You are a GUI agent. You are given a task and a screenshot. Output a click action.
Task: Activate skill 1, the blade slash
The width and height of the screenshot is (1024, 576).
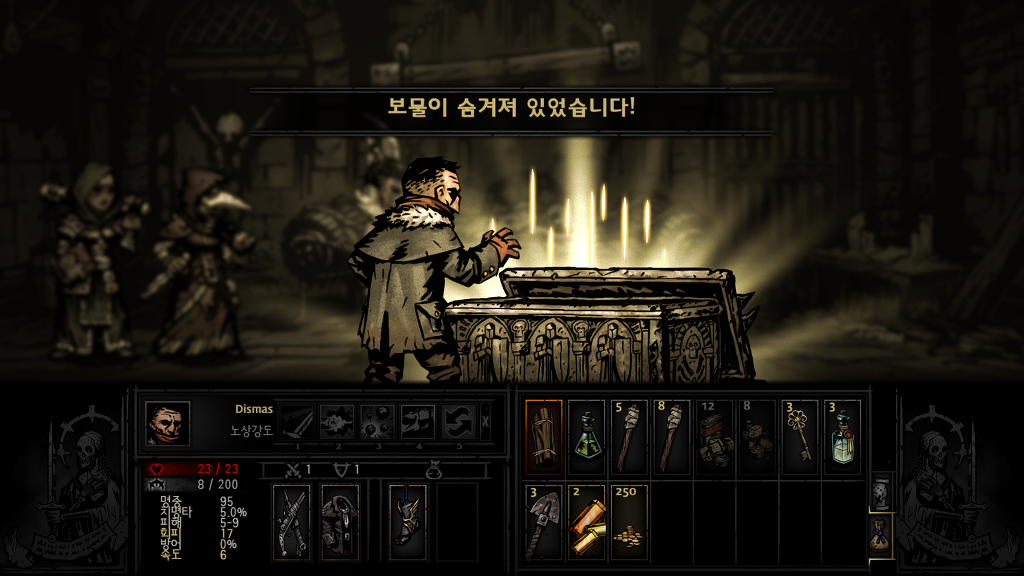[x=296, y=422]
